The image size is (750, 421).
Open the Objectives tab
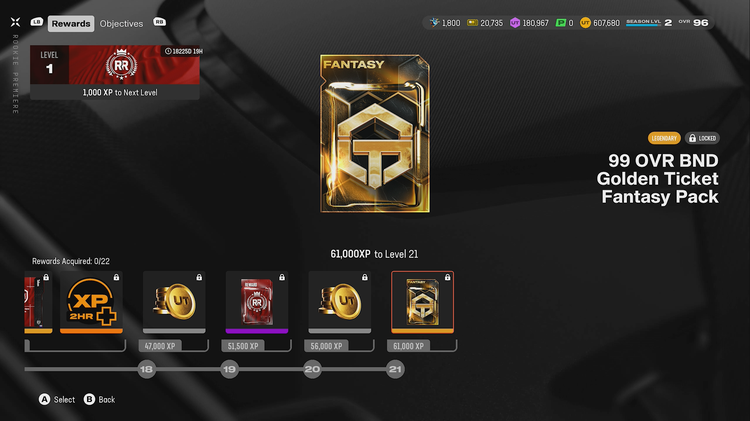(121, 23)
